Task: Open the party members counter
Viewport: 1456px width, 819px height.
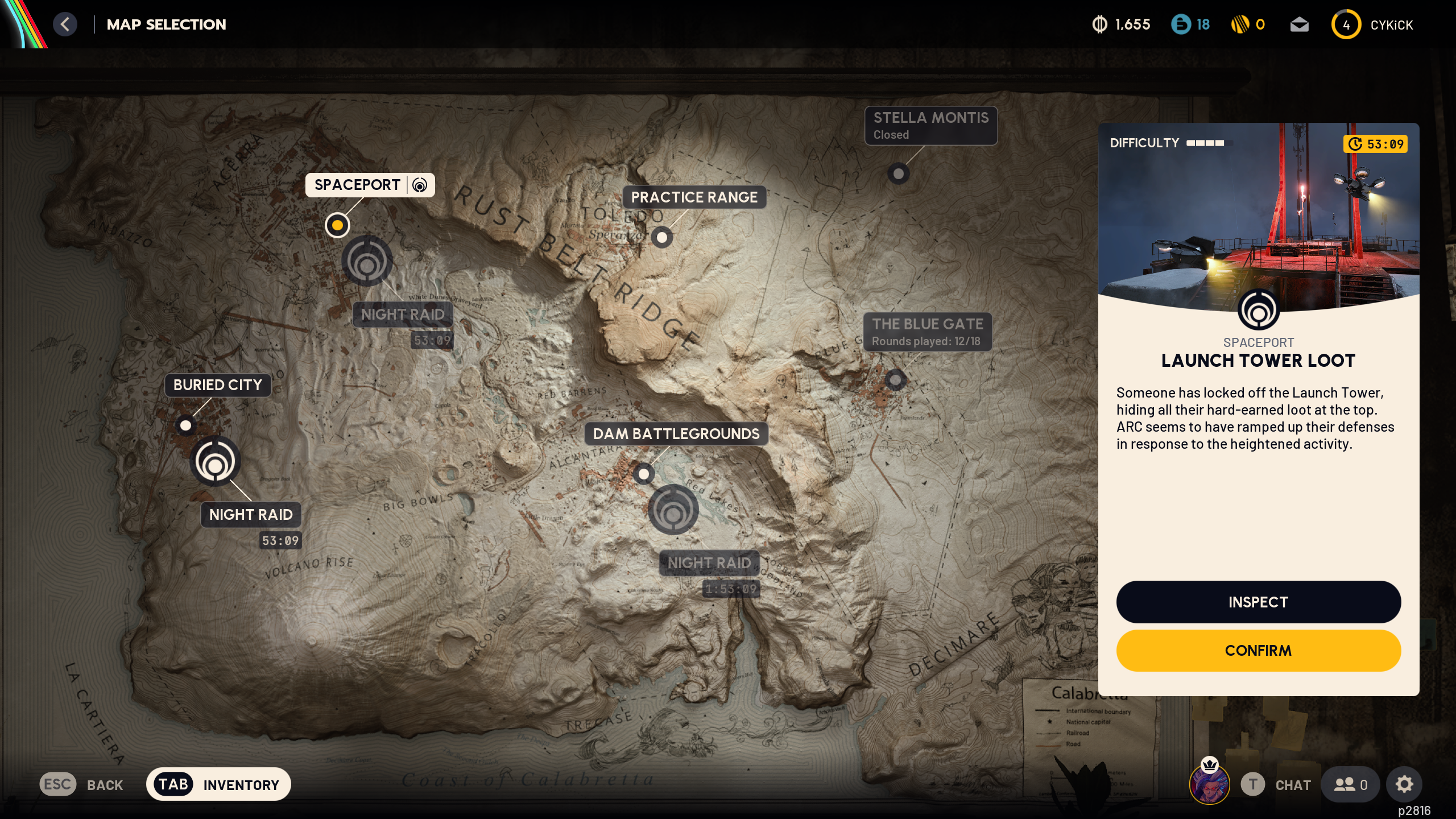Action: click(x=1350, y=784)
